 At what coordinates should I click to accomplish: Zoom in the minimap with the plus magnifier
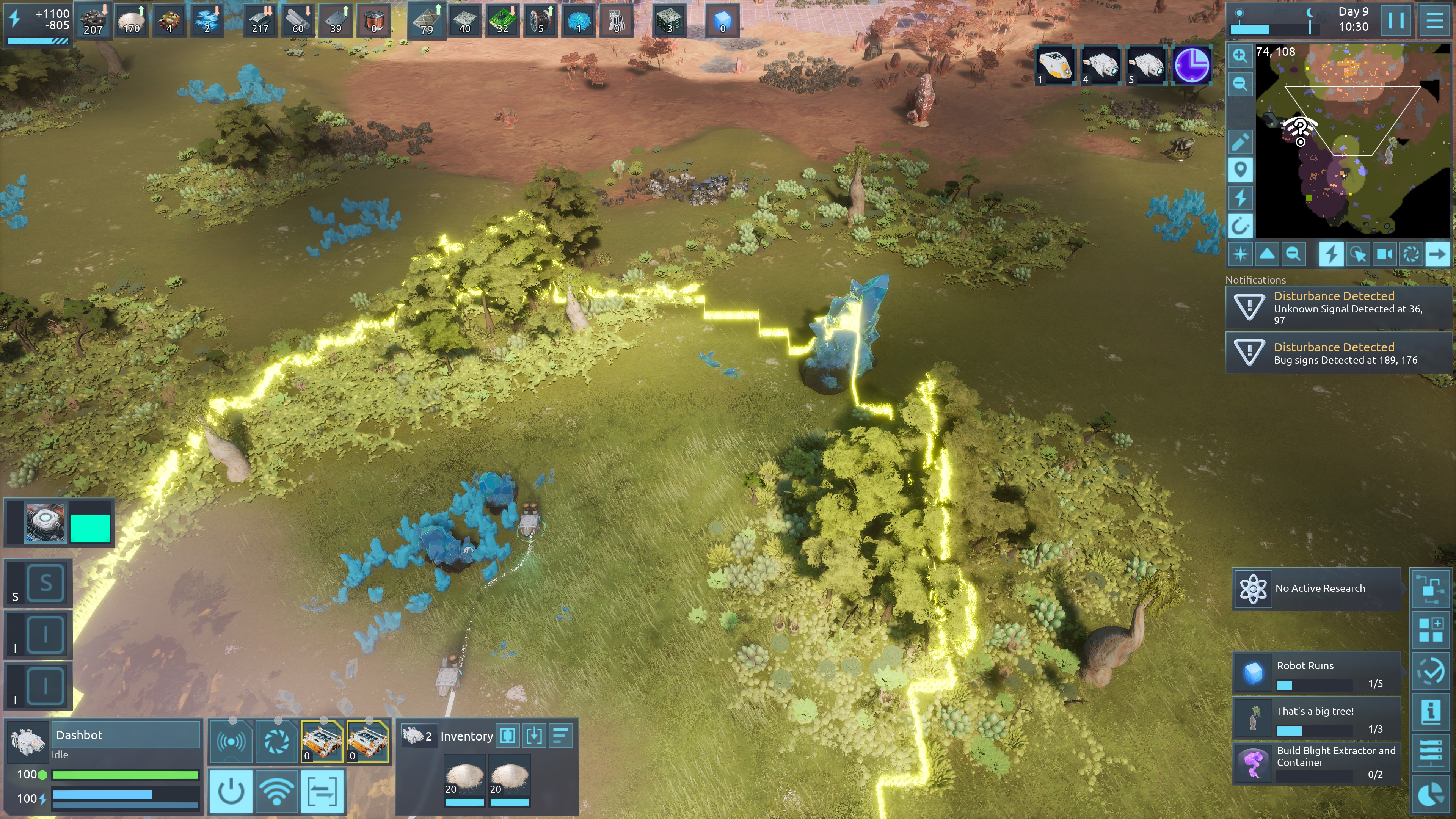tap(1240, 55)
